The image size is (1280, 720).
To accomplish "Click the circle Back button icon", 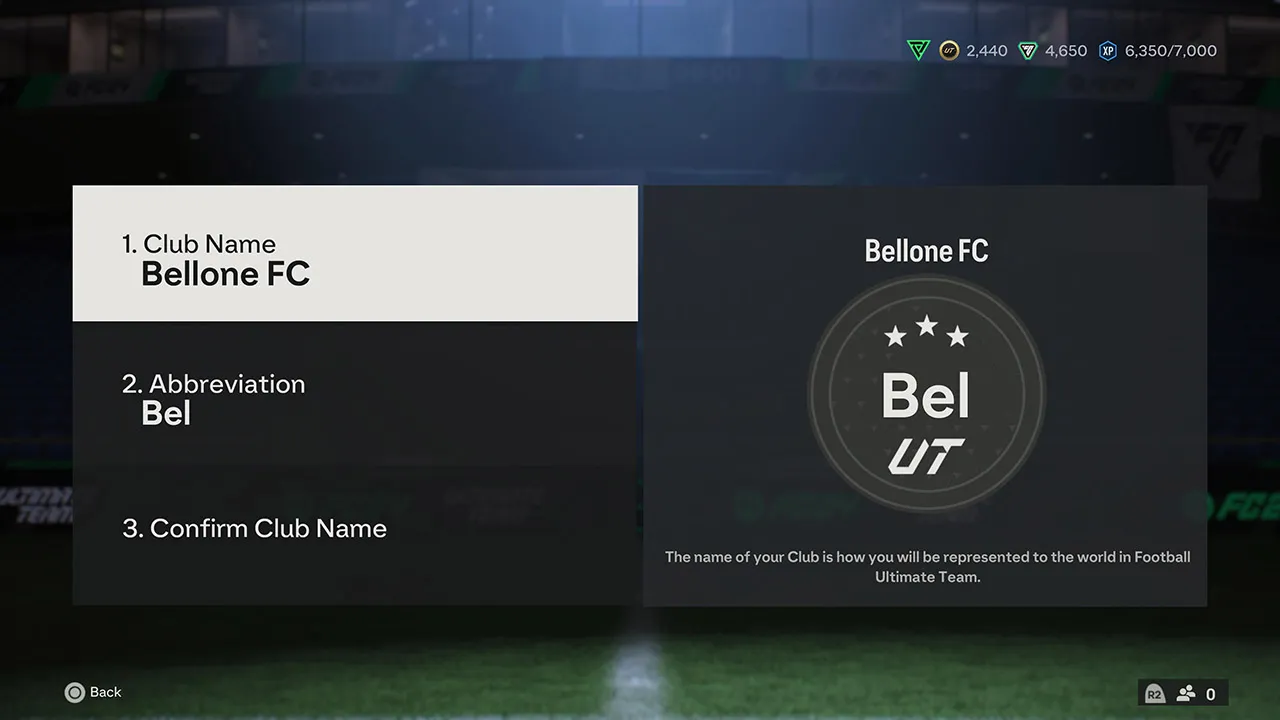I will coord(75,692).
